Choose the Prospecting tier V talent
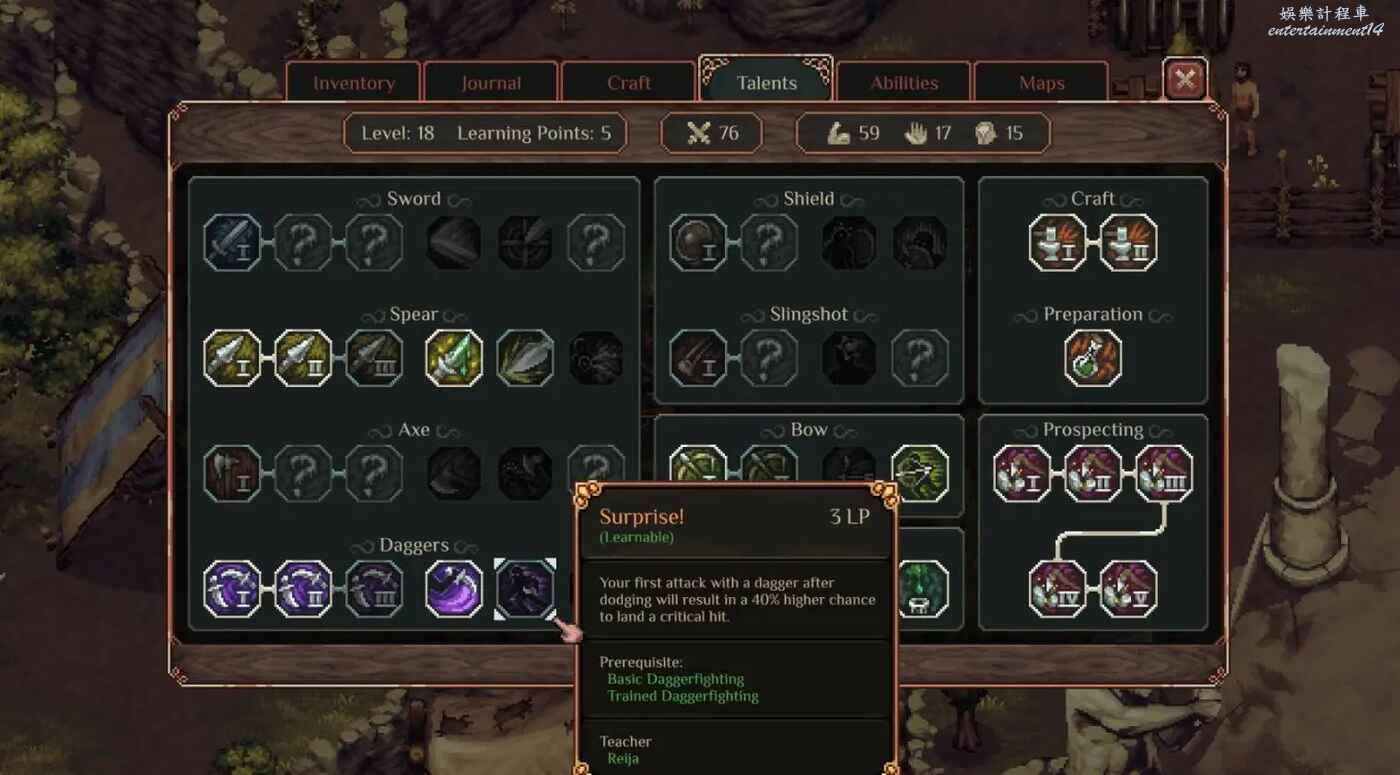1400x775 pixels. pyautogui.click(x=1128, y=589)
